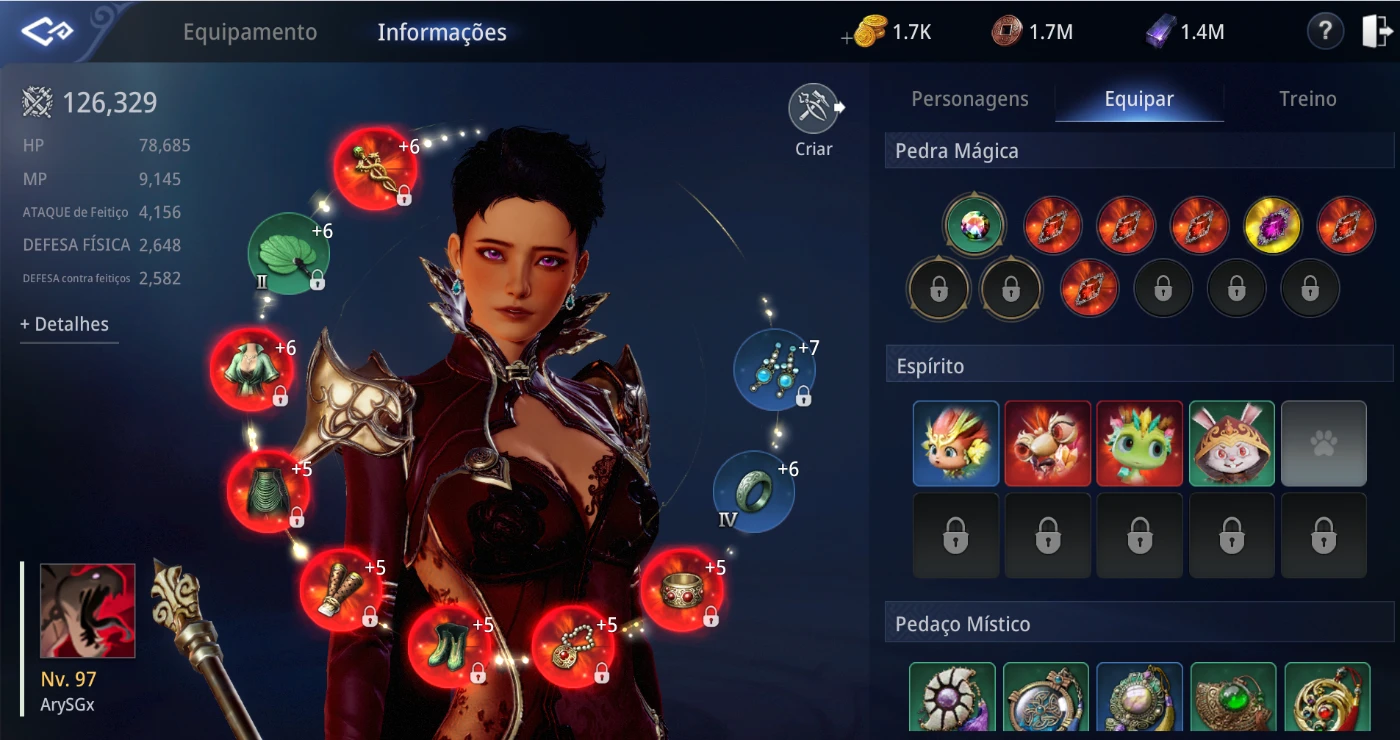Screen dimensions: 1400x740
Task: Add gold using the plus coins icon
Action: pos(868,33)
